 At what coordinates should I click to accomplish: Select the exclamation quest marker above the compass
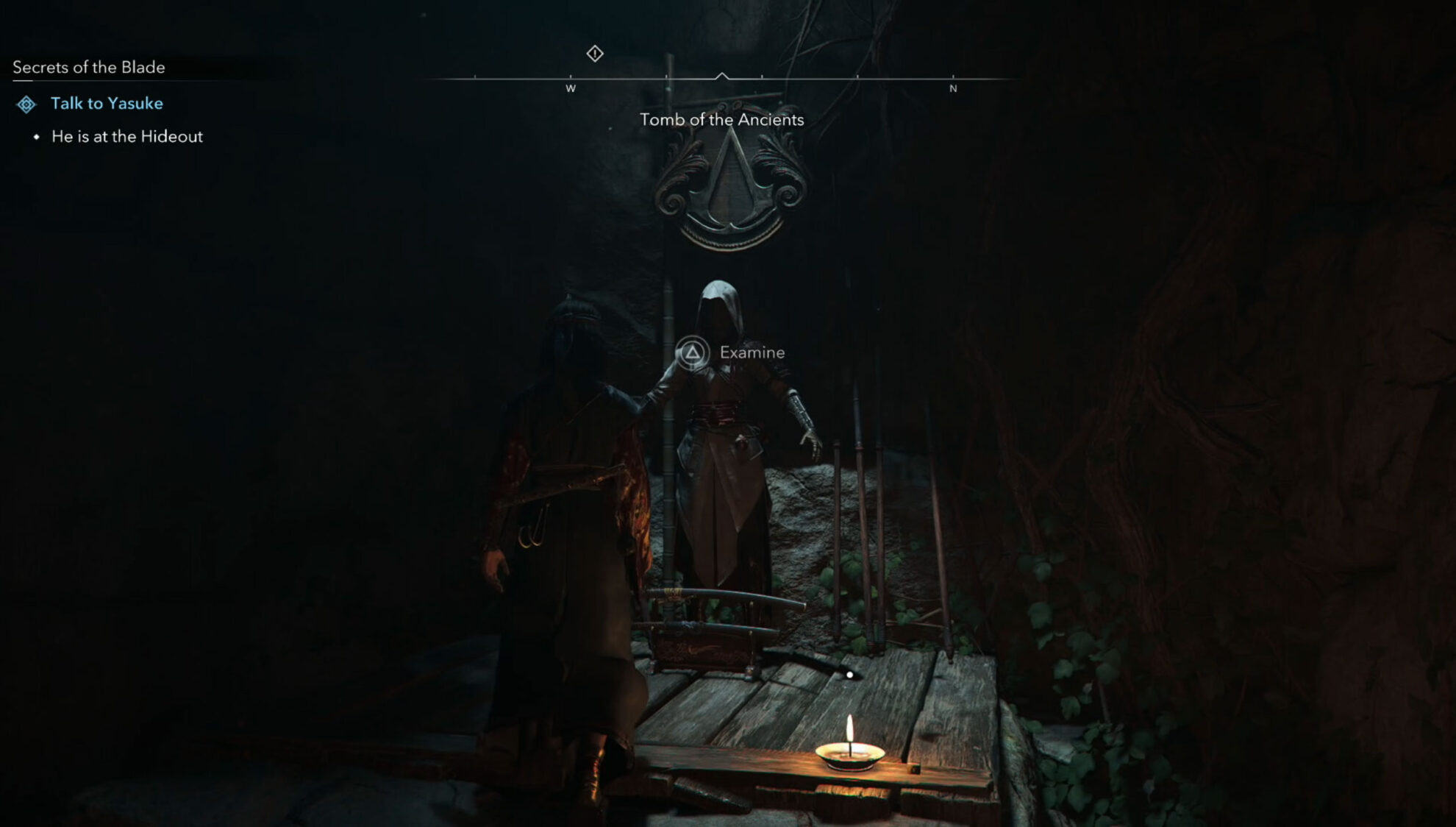click(594, 53)
